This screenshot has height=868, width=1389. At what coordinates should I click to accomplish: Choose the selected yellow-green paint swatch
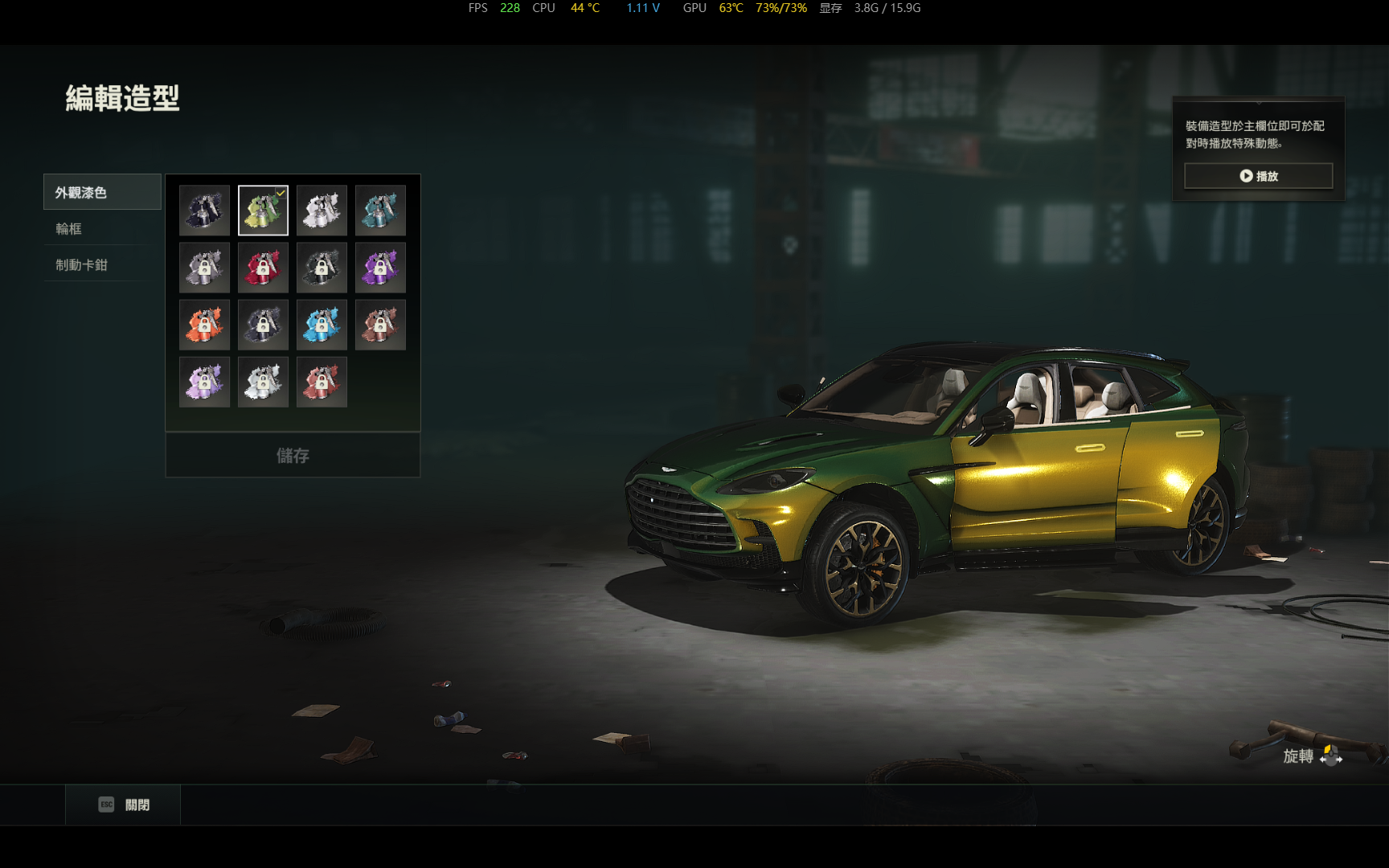263,211
